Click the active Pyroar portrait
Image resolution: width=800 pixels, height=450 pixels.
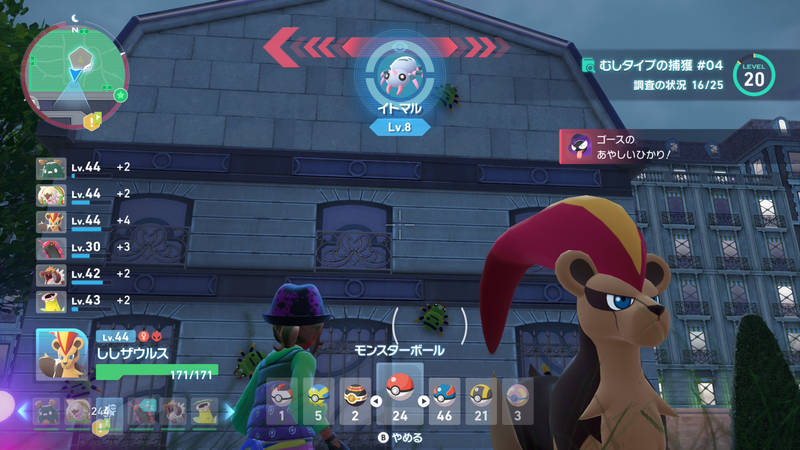point(61,353)
